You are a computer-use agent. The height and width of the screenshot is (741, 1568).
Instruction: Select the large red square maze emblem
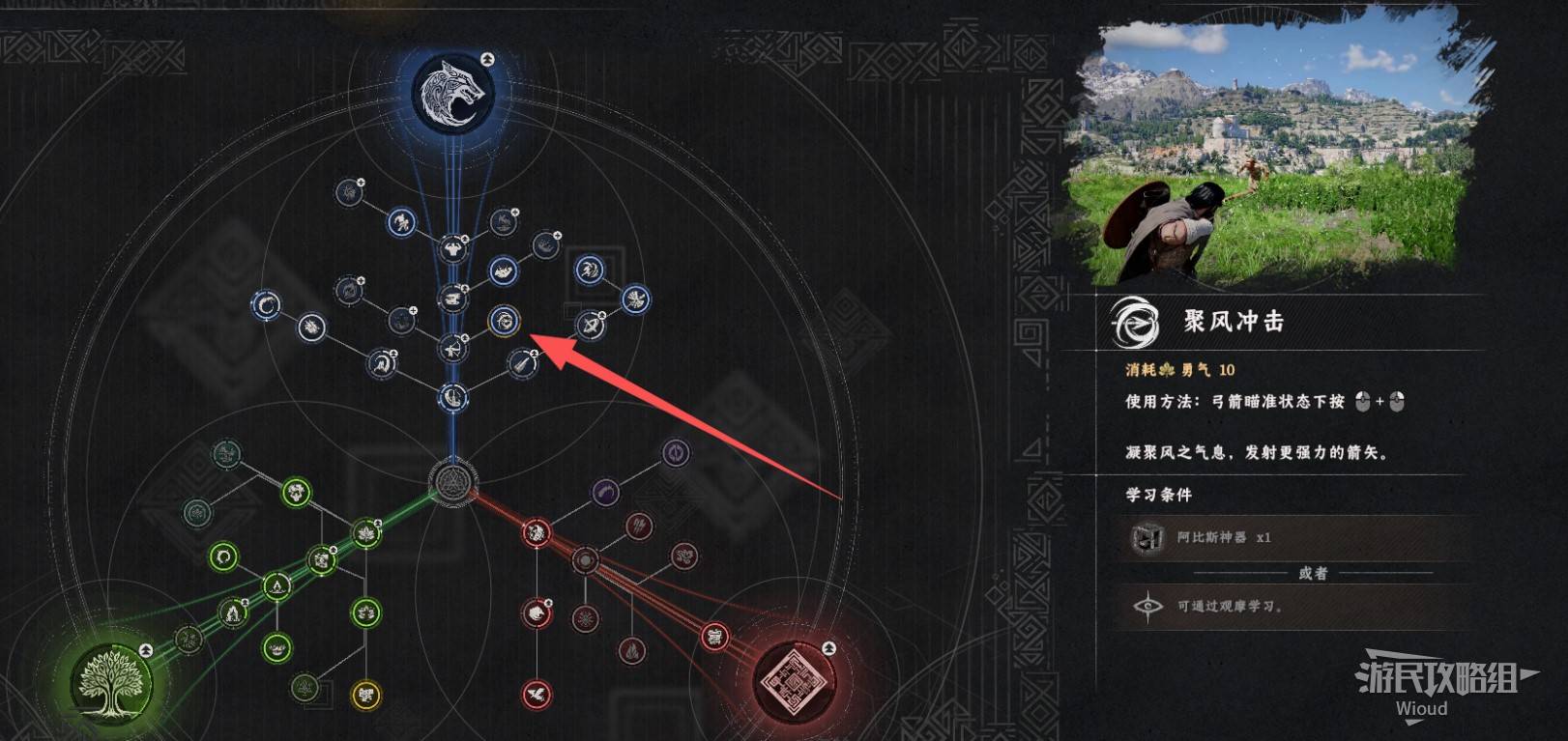tap(793, 679)
